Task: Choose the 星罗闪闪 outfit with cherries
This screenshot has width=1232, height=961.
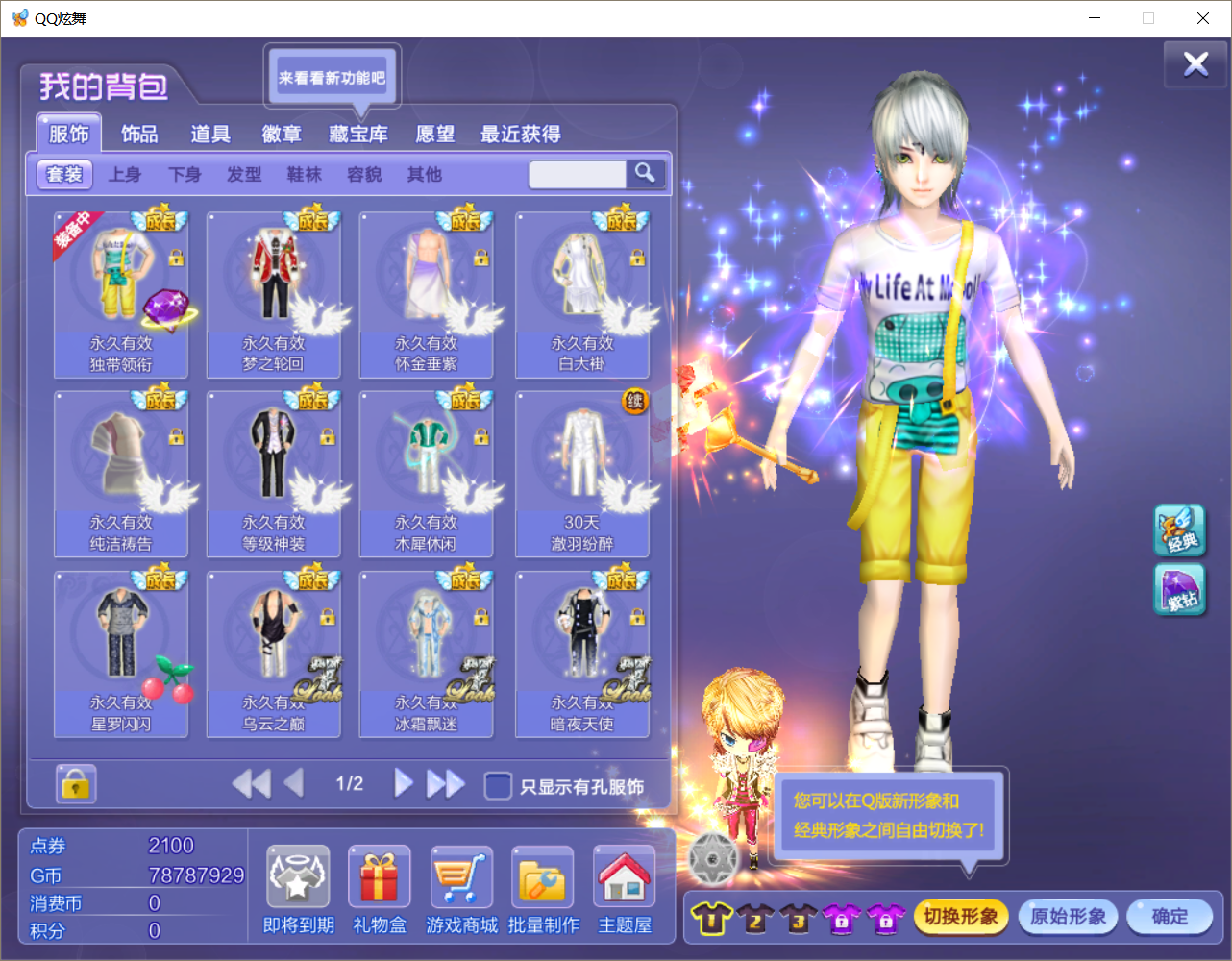Action: (121, 653)
